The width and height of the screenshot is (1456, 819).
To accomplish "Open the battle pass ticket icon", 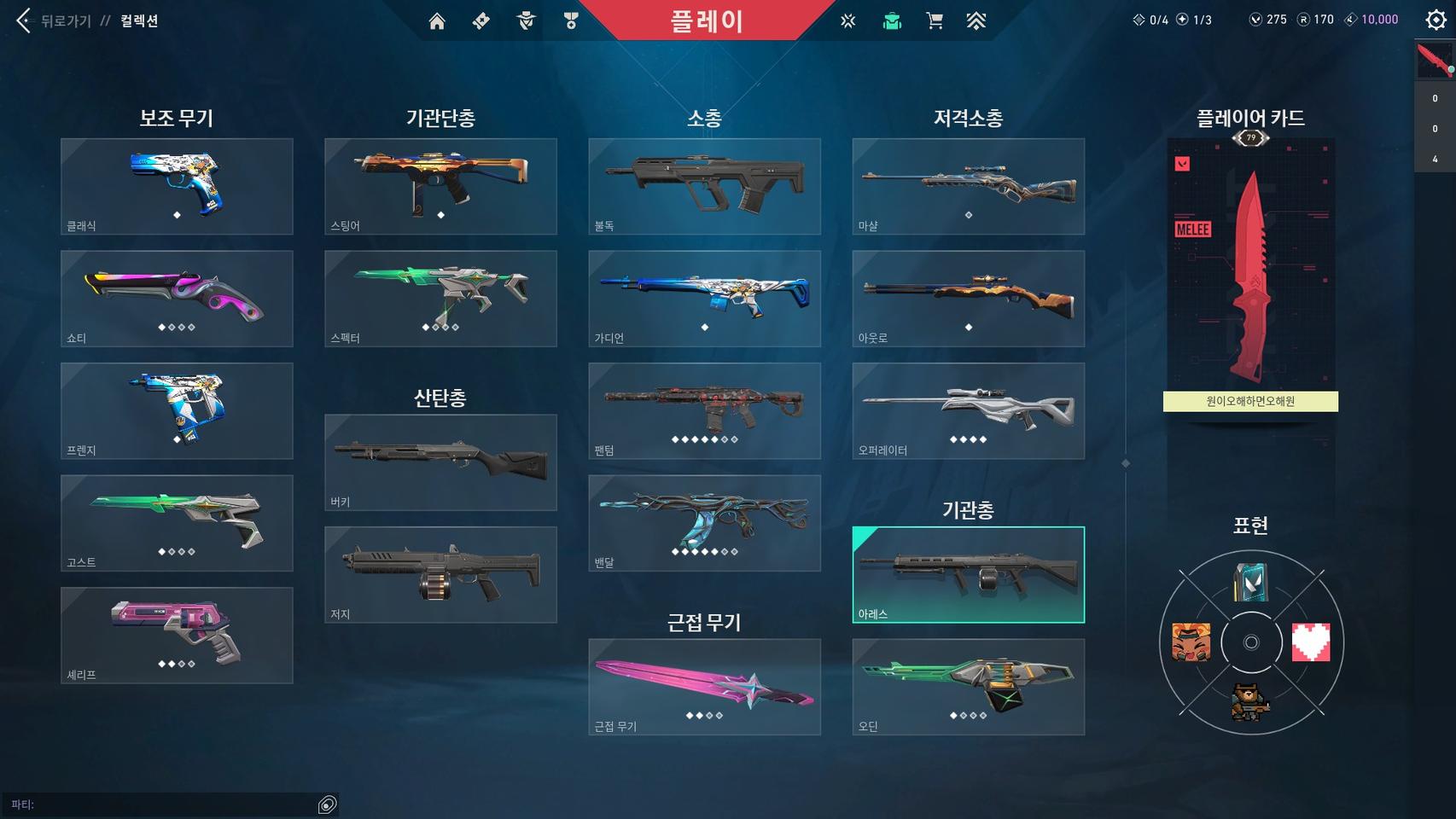I will [x=479, y=21].
